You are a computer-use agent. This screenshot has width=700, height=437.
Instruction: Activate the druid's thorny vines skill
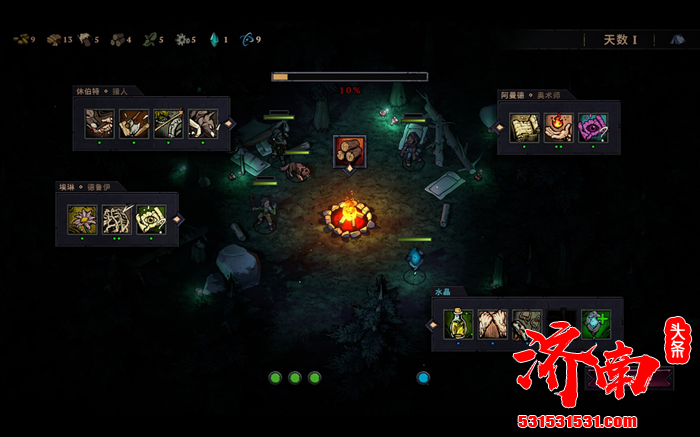coord(117,219)
